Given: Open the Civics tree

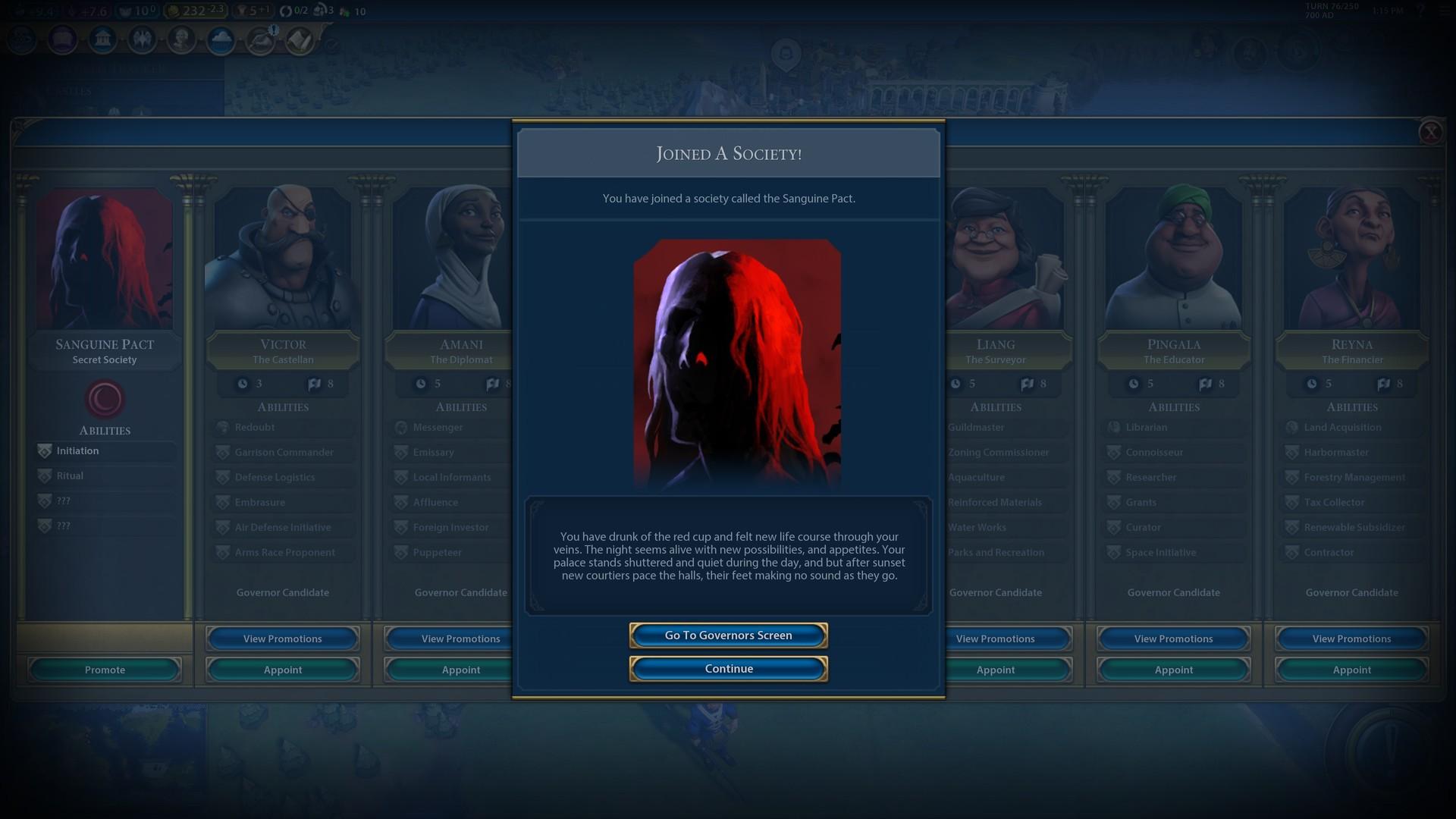Looking at the screenshot, I should [x=62, y=39].
